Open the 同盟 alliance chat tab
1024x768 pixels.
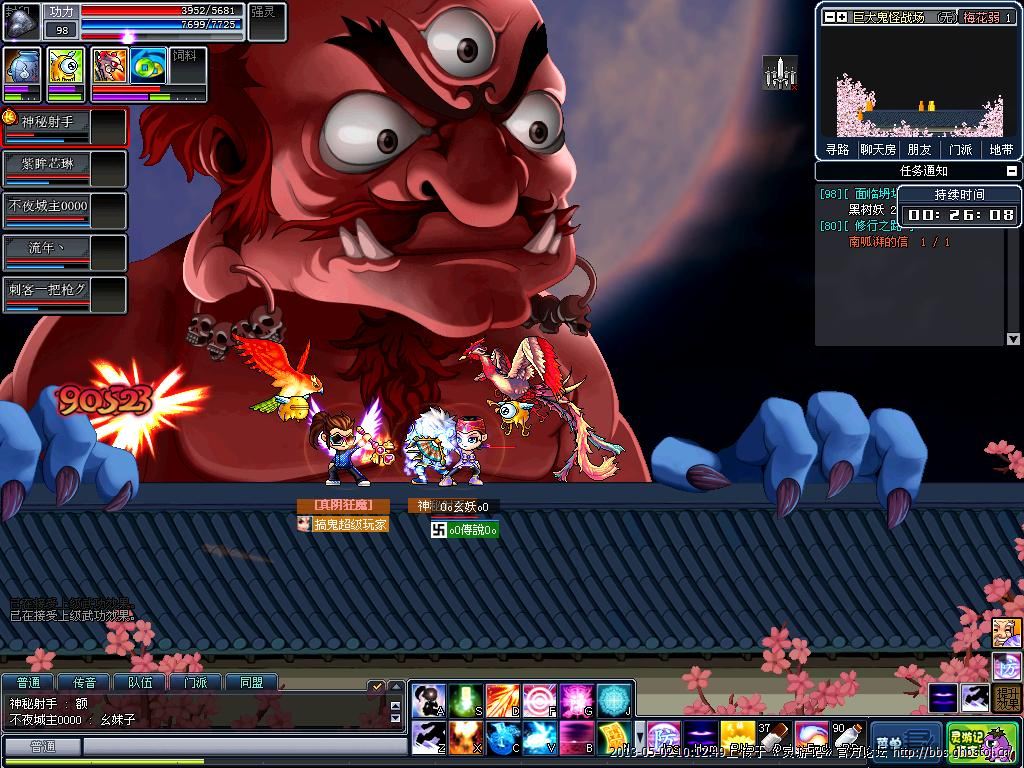[251, 683]
